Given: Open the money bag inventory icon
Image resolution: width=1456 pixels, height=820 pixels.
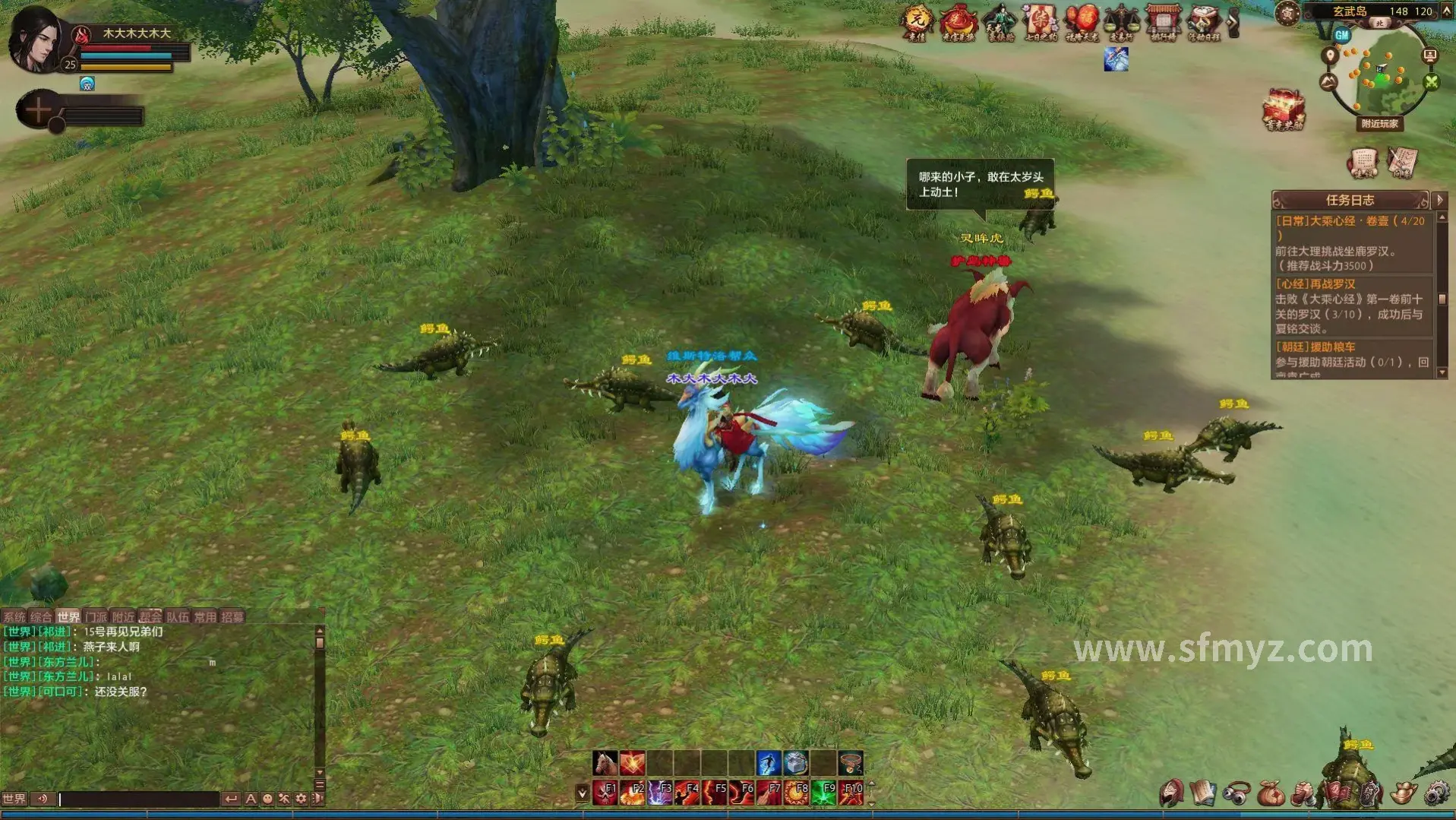Looking at the screenshot, I should 1269,793.
